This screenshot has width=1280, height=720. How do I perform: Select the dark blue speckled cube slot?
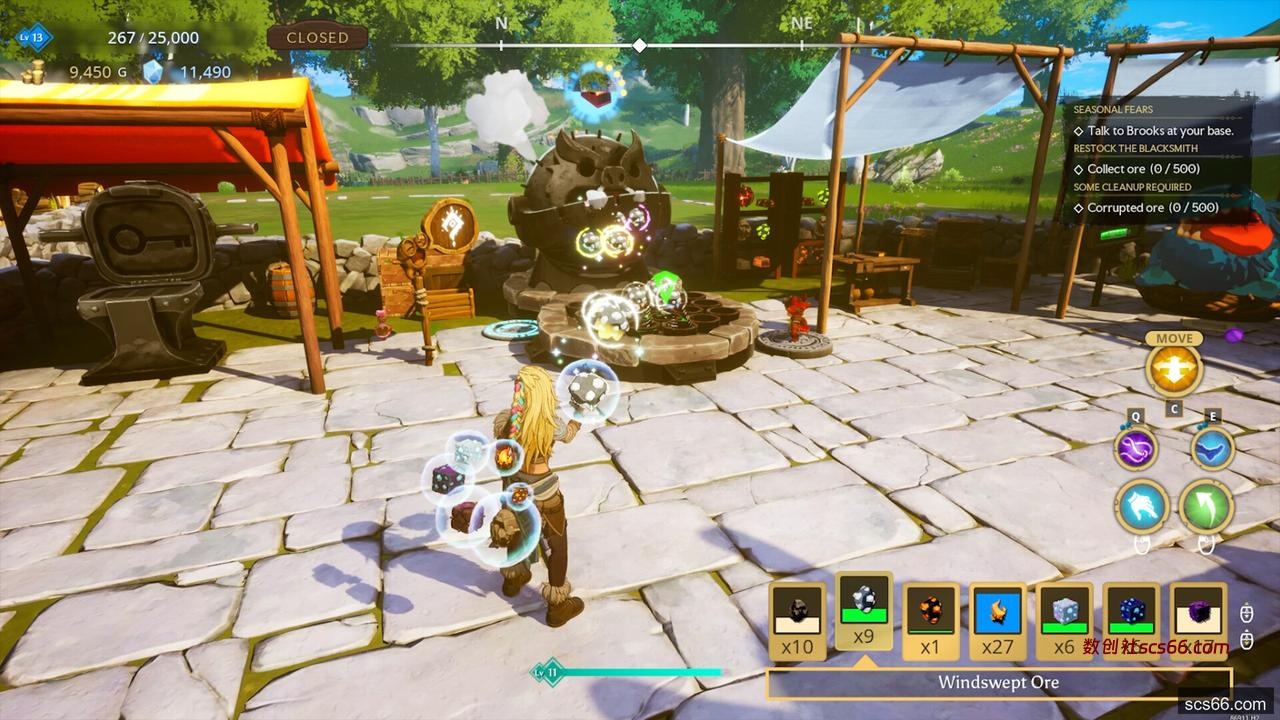[x=1131, y=620]
